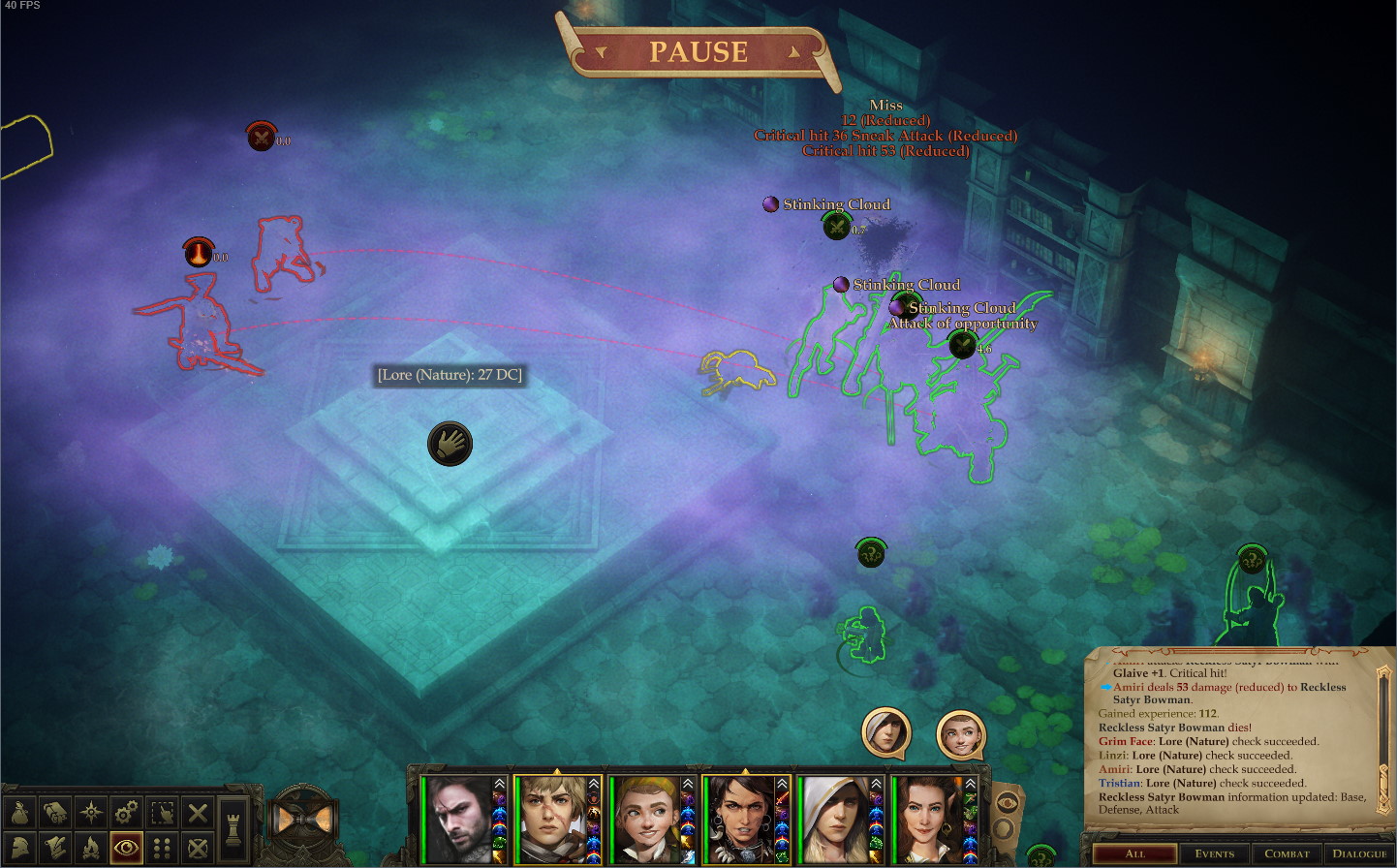Show All messages in the log
The width and height of the screenshot is (1397, 868).
tap(1134, 853)
